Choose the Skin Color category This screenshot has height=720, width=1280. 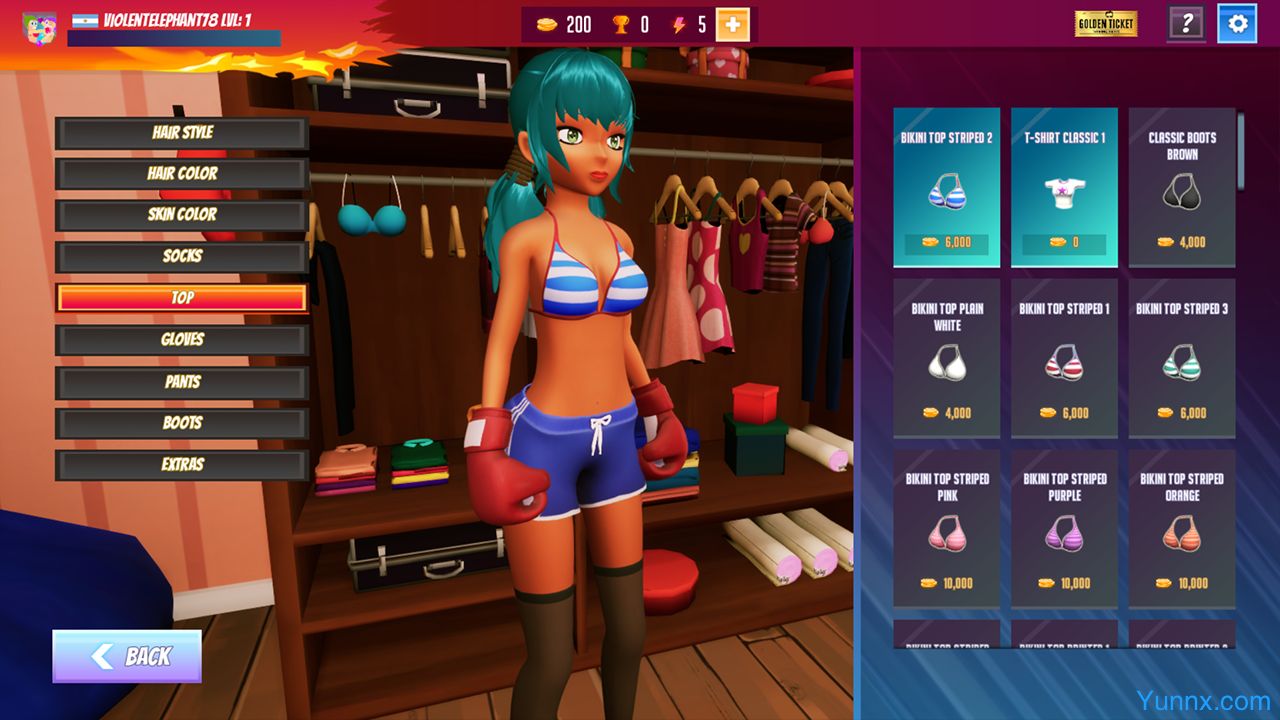point(182,215)
